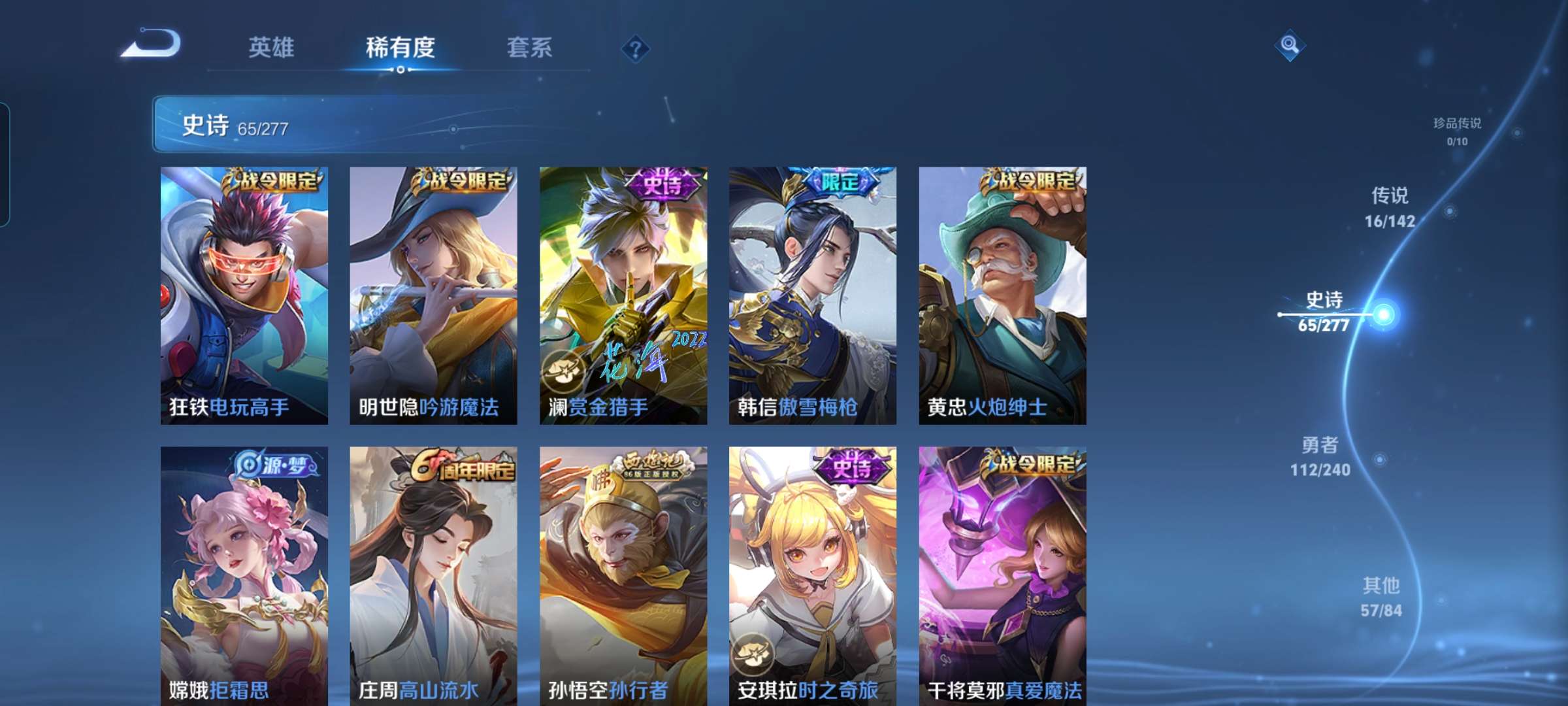Switch to the 套系 tab
This screenshot has width=1568, height=706.
(x=531, y=48)
